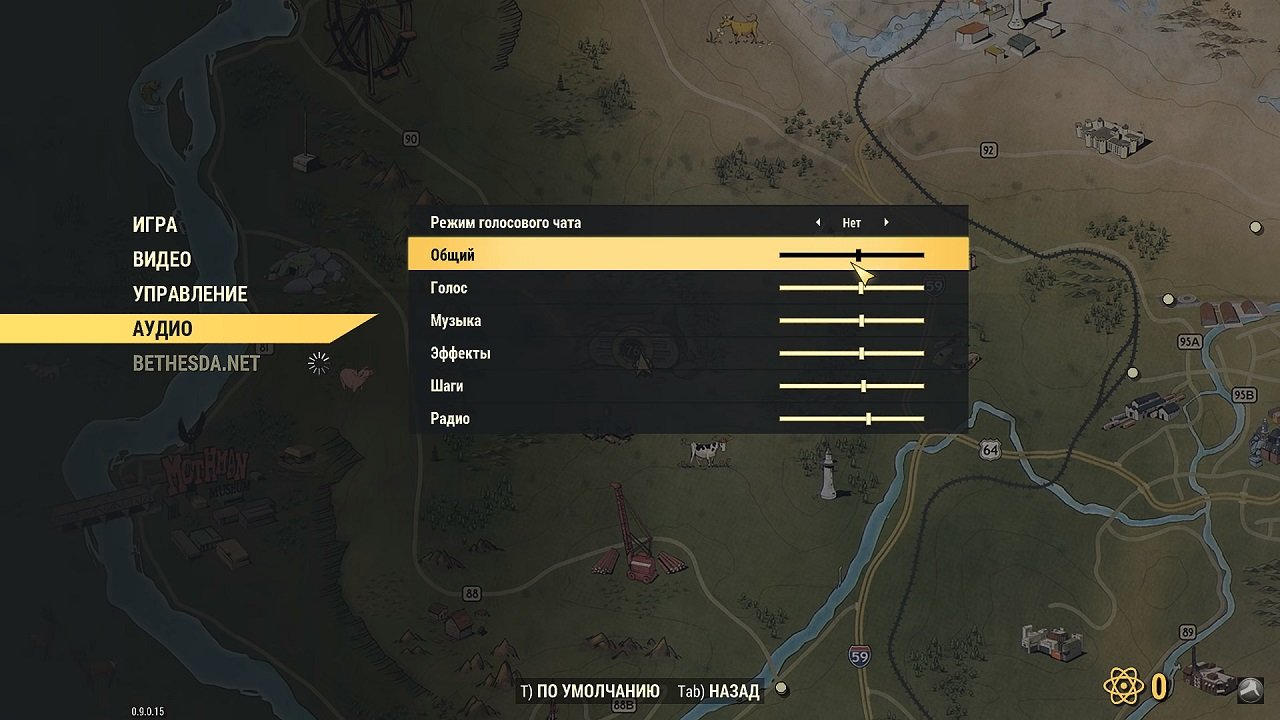Go back using the НАЗАД button
Image resolution: width=1280 pixels, height=720 pixels.
tap(735, 690)
